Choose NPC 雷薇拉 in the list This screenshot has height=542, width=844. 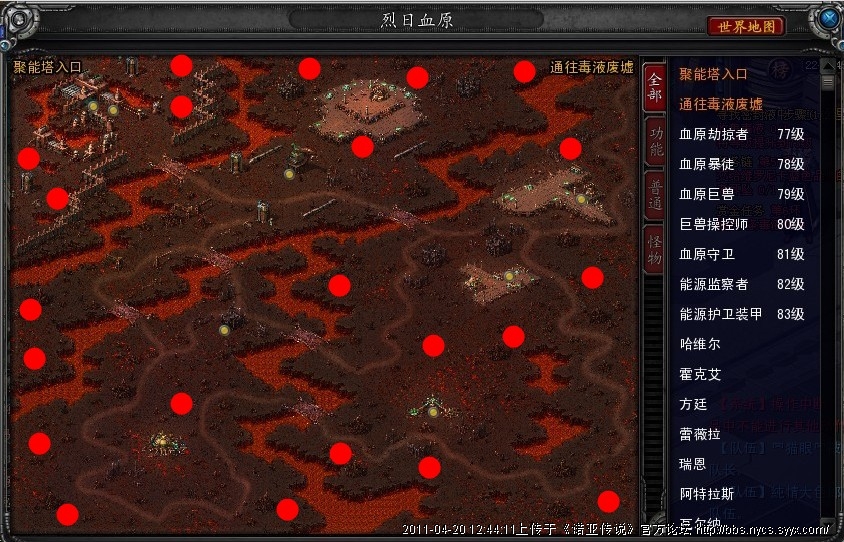tap(700, 434)
